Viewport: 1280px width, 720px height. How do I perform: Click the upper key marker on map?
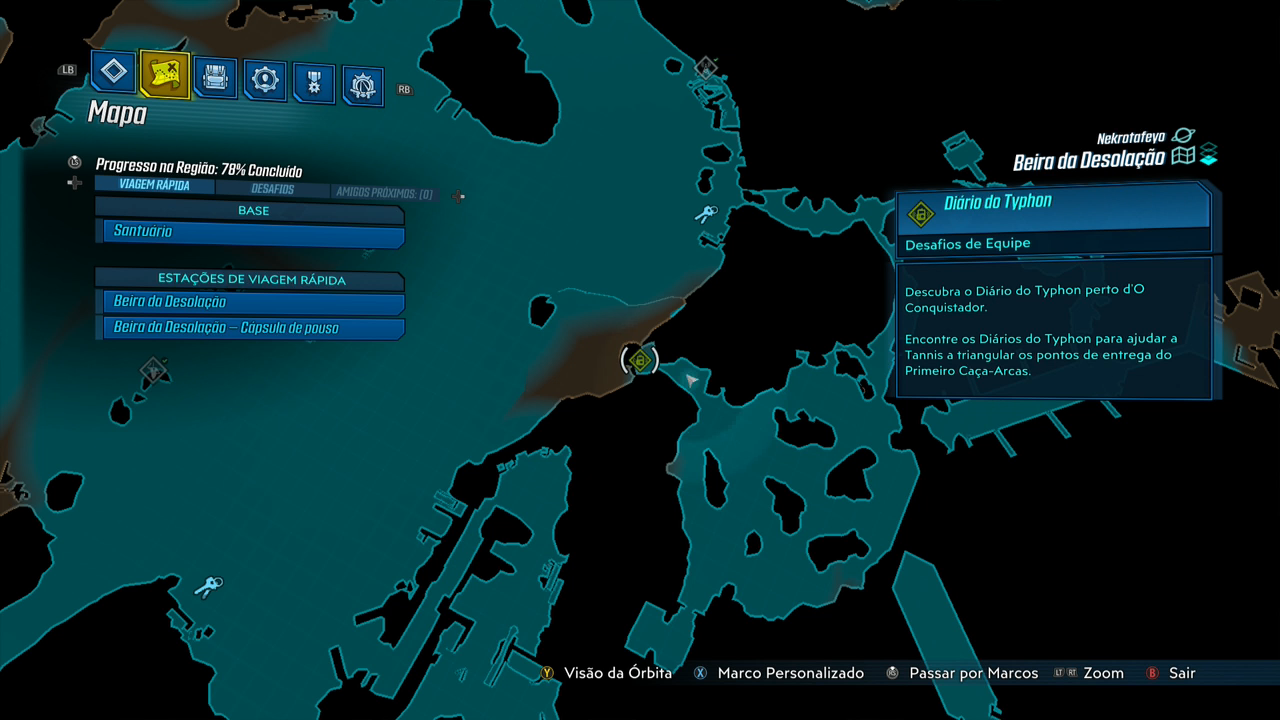707,214
